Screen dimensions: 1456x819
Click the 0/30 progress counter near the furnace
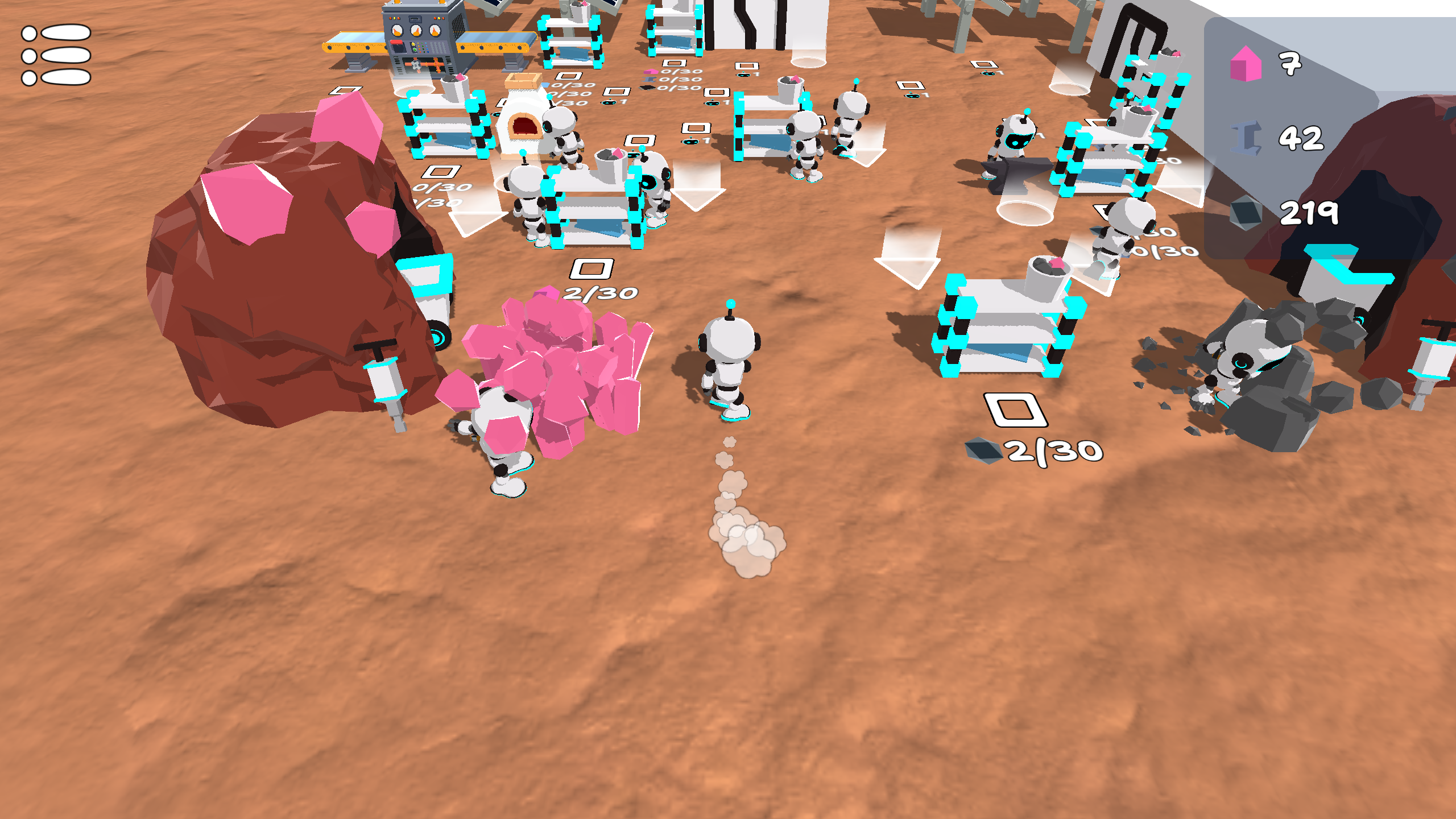(572, 85)
